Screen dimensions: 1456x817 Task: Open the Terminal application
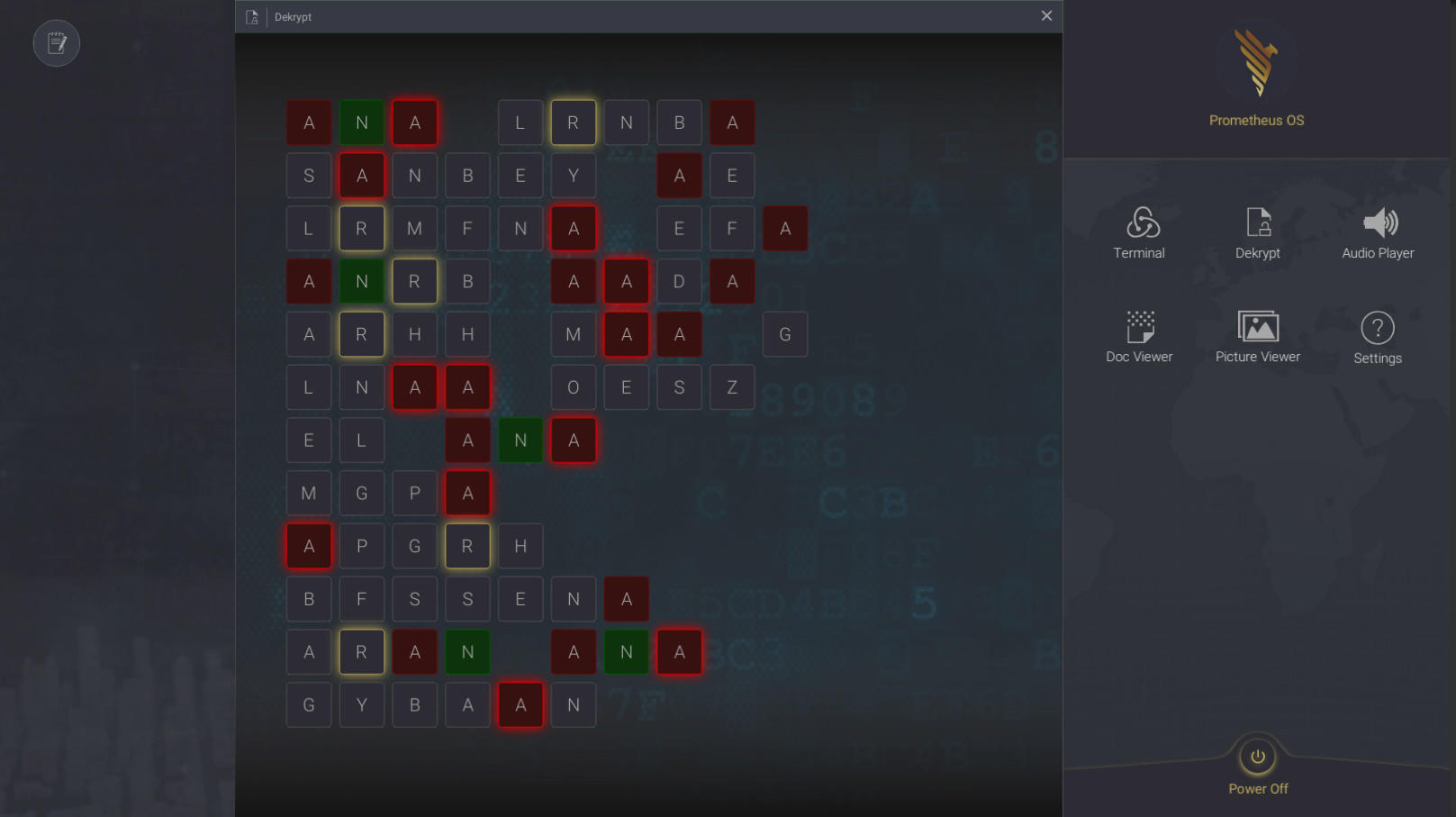1139,234
